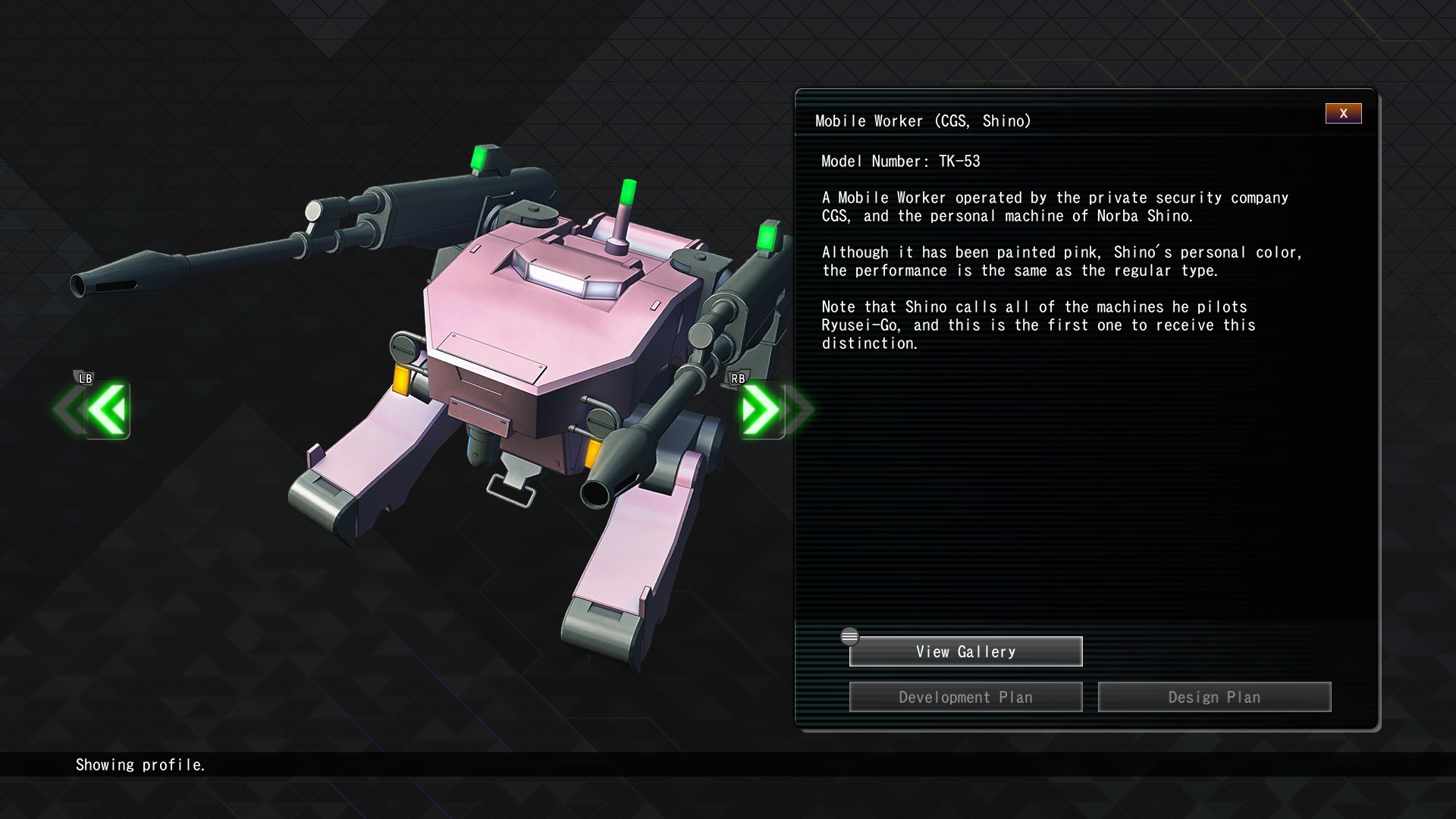Open the Design Plan

click(x=1214, y=697)
